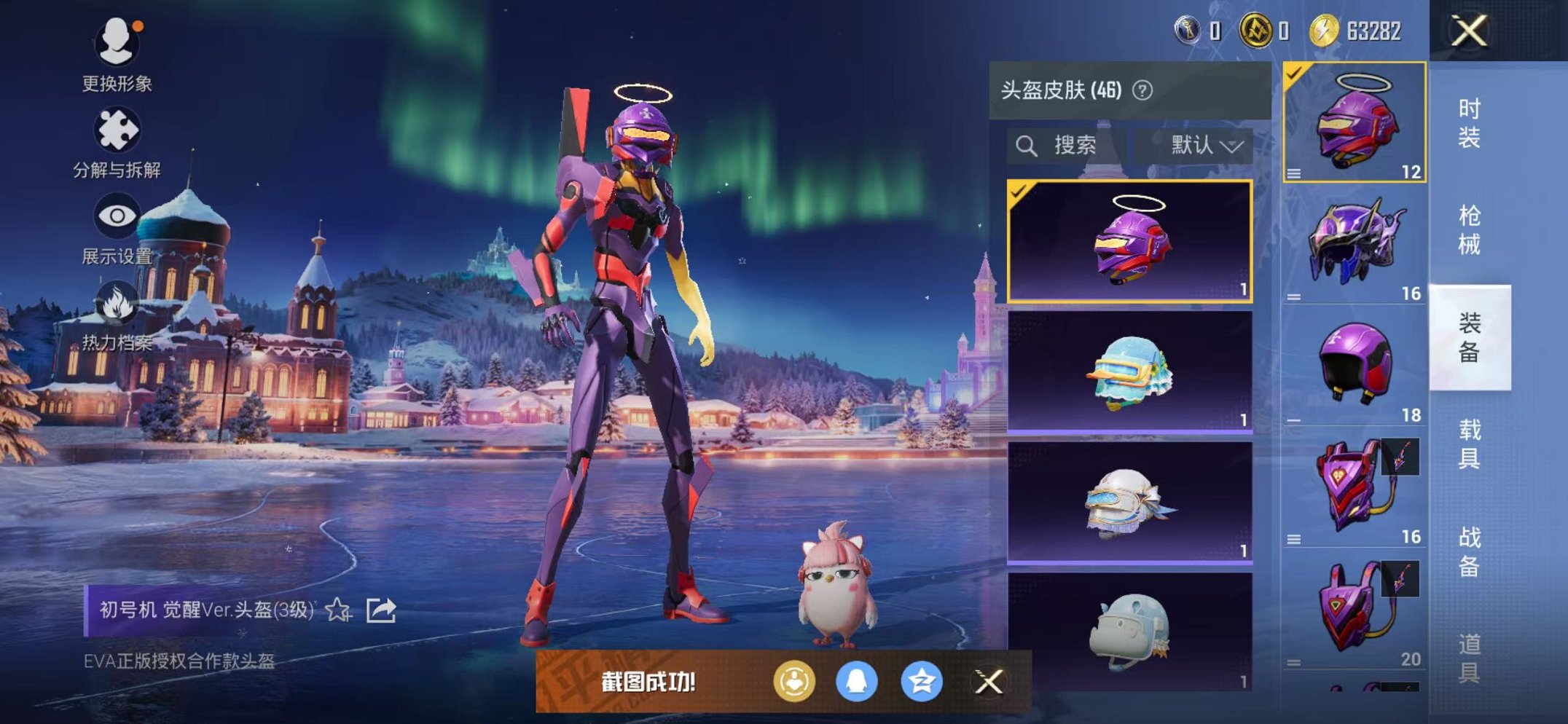This screenshot has height=724, width=1568.
Task: Open the 载具 vehicles tab
Action: coord(1469,444)
